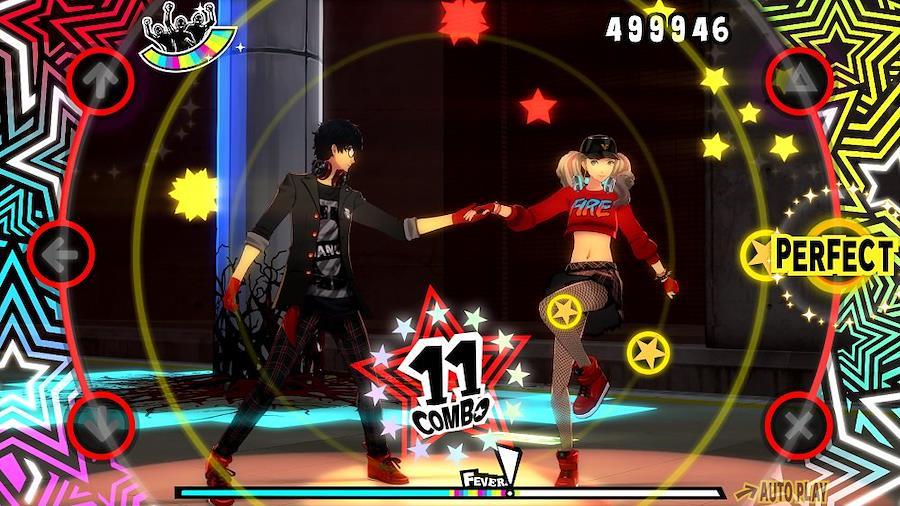Screen dimensions: 900x506
Task: Toggle the Auto Play indicator
Action: pyautogui.click(x=781, y=492)
